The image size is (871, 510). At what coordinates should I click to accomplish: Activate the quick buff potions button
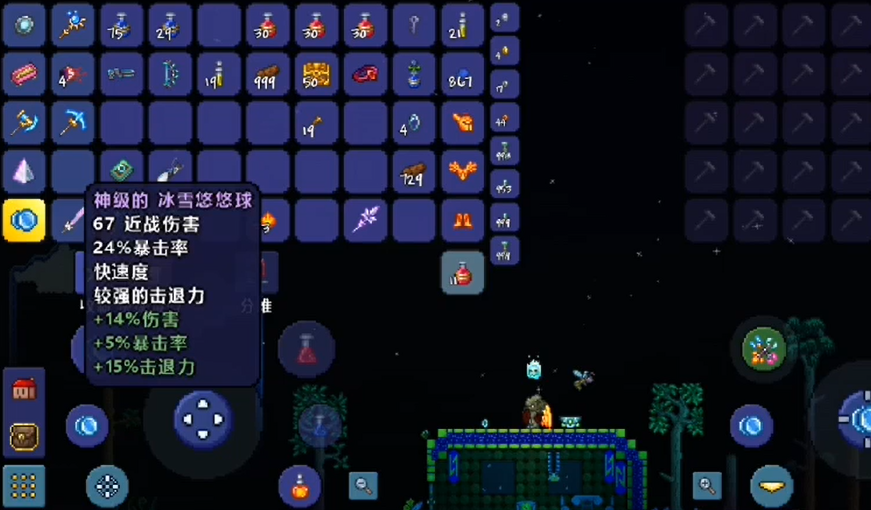click(765, 349)
